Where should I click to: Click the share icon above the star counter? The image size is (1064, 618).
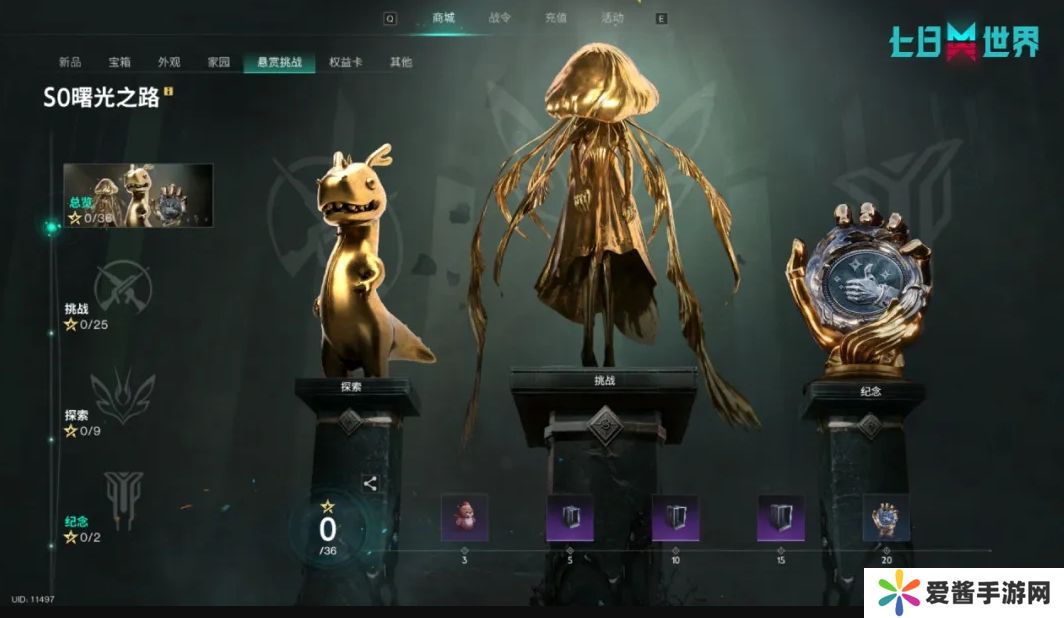click(x=370, y=484)
